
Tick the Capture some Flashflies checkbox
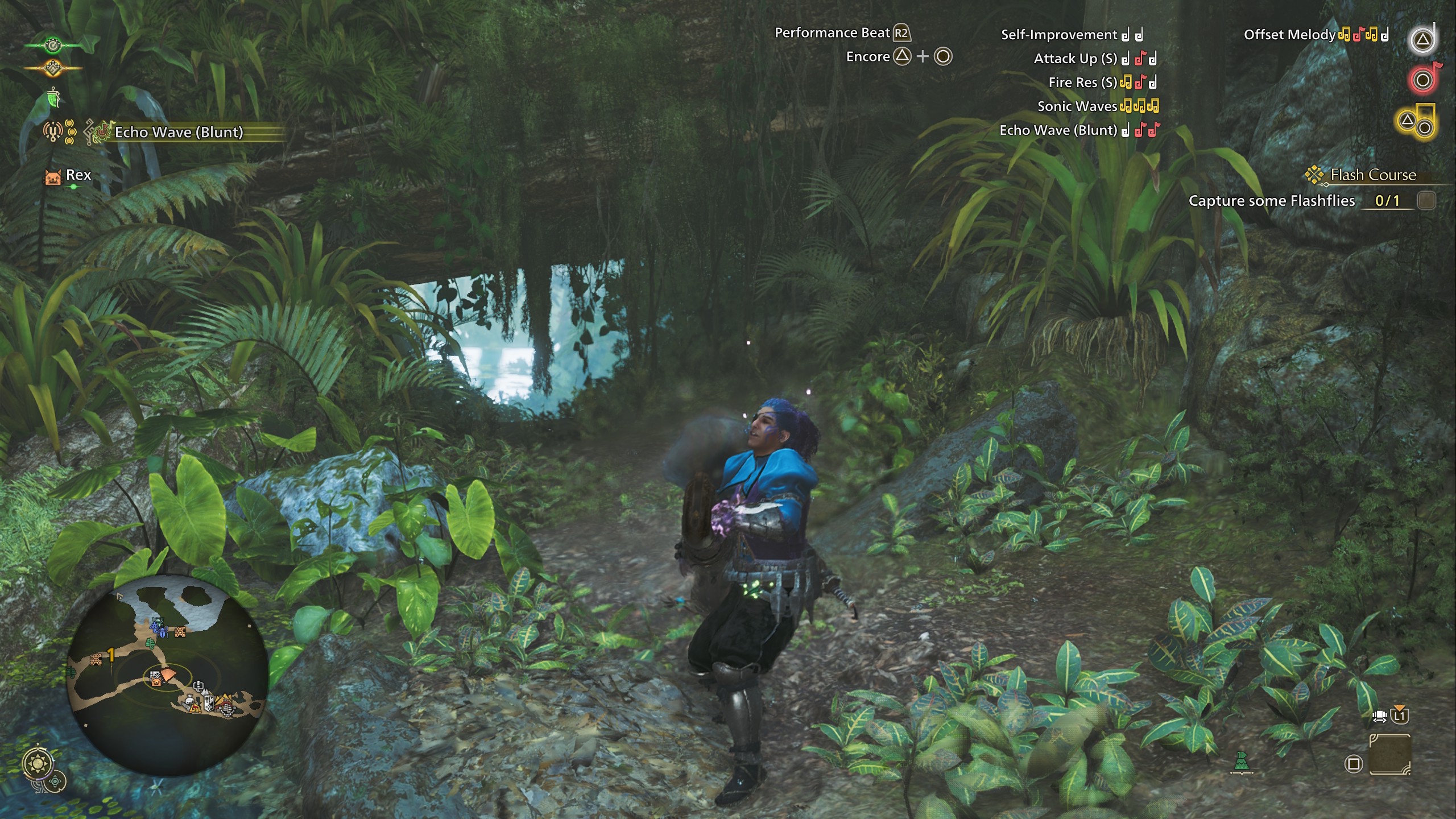tap(1426, 200)
